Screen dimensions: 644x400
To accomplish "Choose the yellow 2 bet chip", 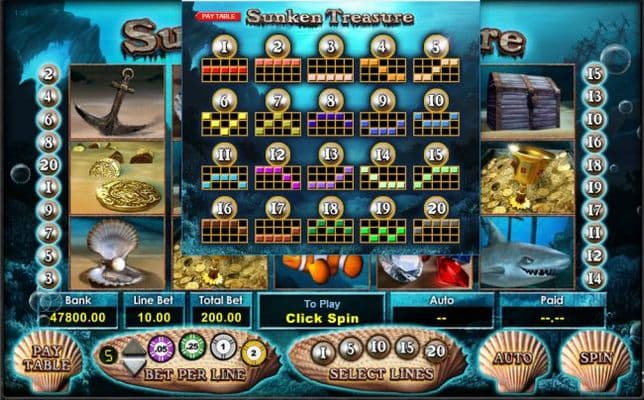I will pyautogui.click(x=253, y=352).
